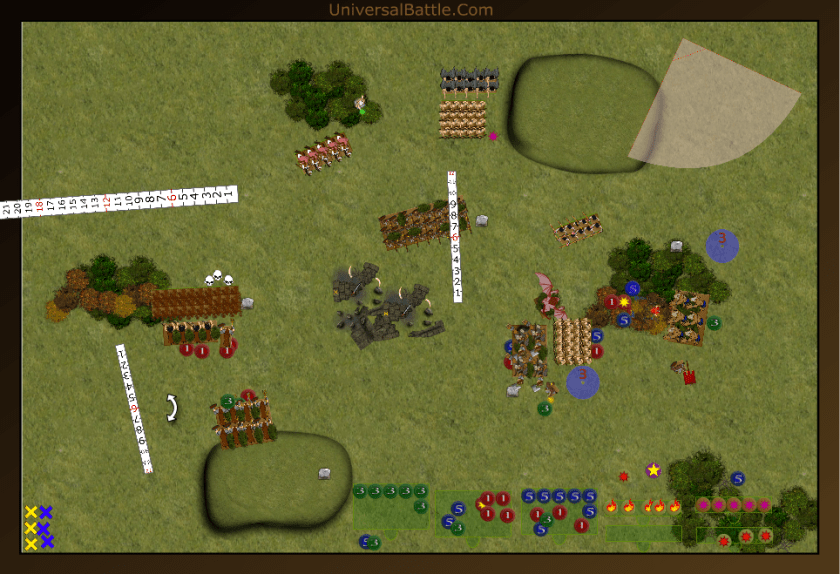The height and width of the screenshot is (574, 840).
Task: Open the UniversalBattle.Com title link
Action: coord(410,10)
